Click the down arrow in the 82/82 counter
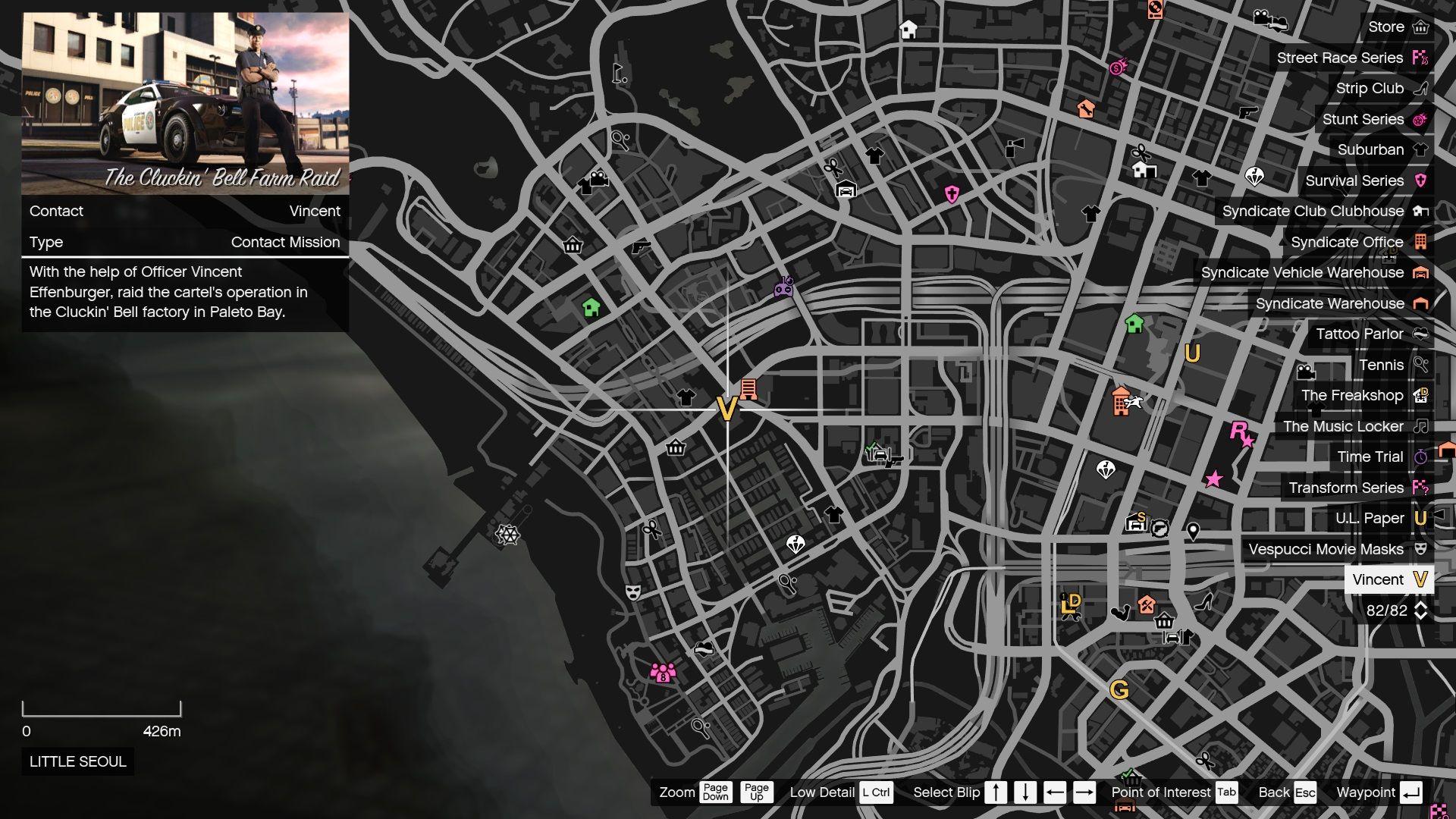 (1420, 616)
